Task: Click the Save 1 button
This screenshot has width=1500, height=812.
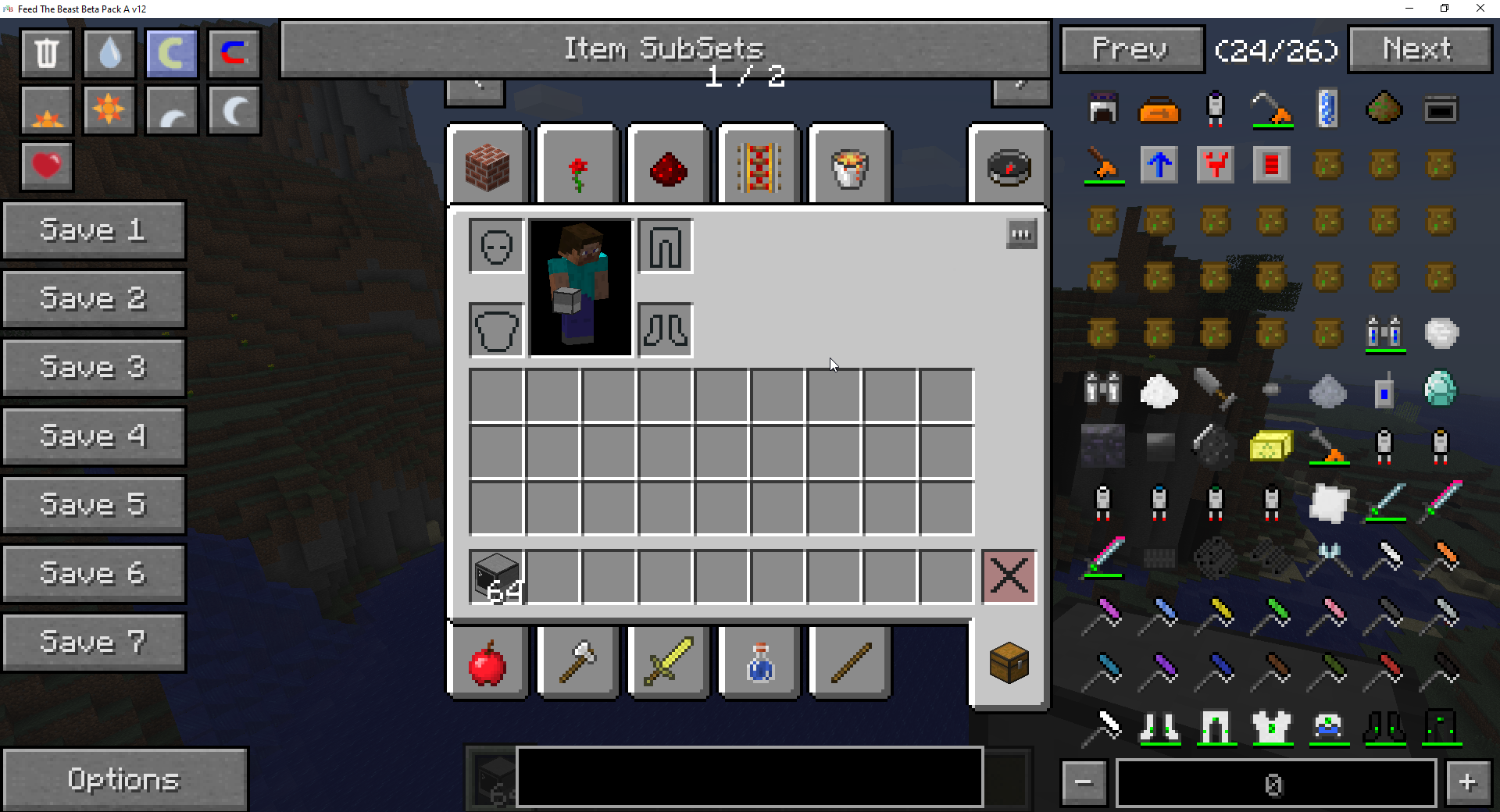Action: (x=94, y=230)
